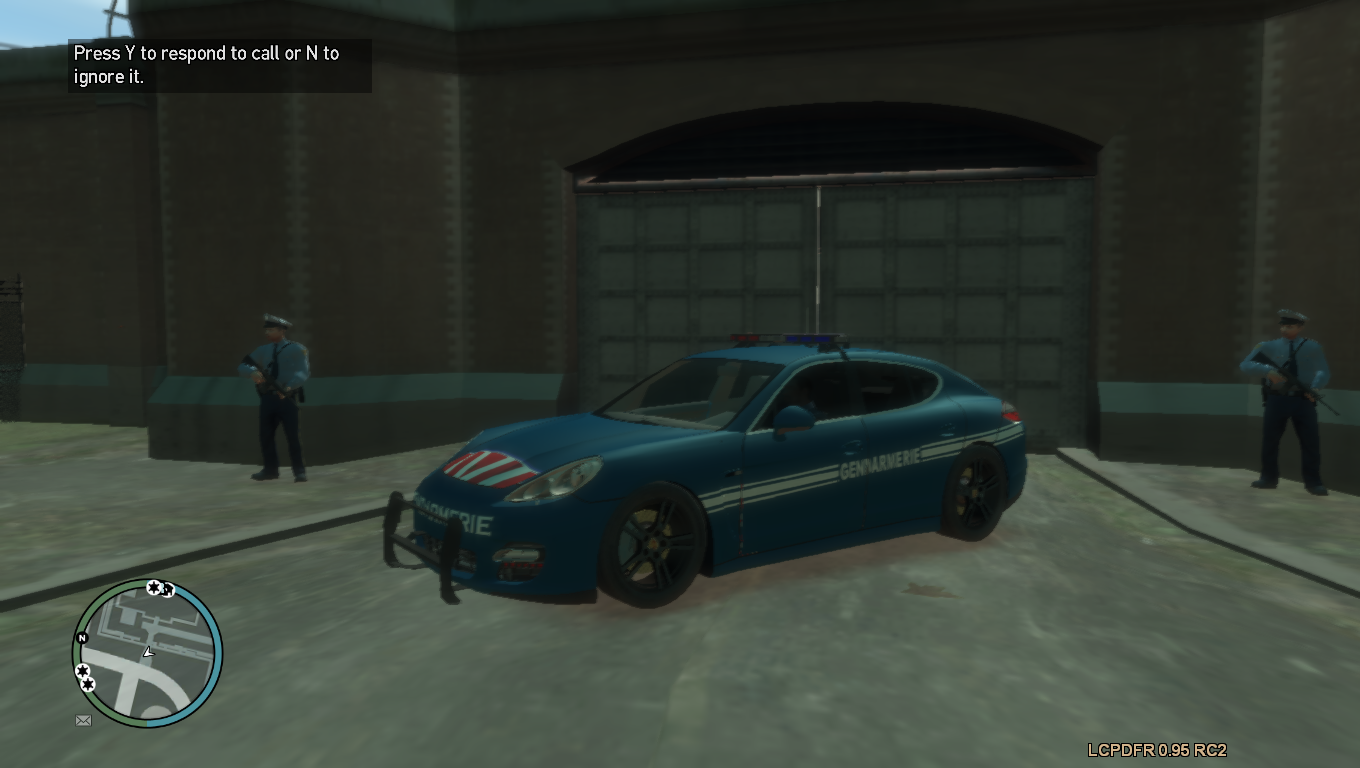Select the north compass marker on the minimap
Screen dimensions: 1360x768
click(x=82, y=638)
